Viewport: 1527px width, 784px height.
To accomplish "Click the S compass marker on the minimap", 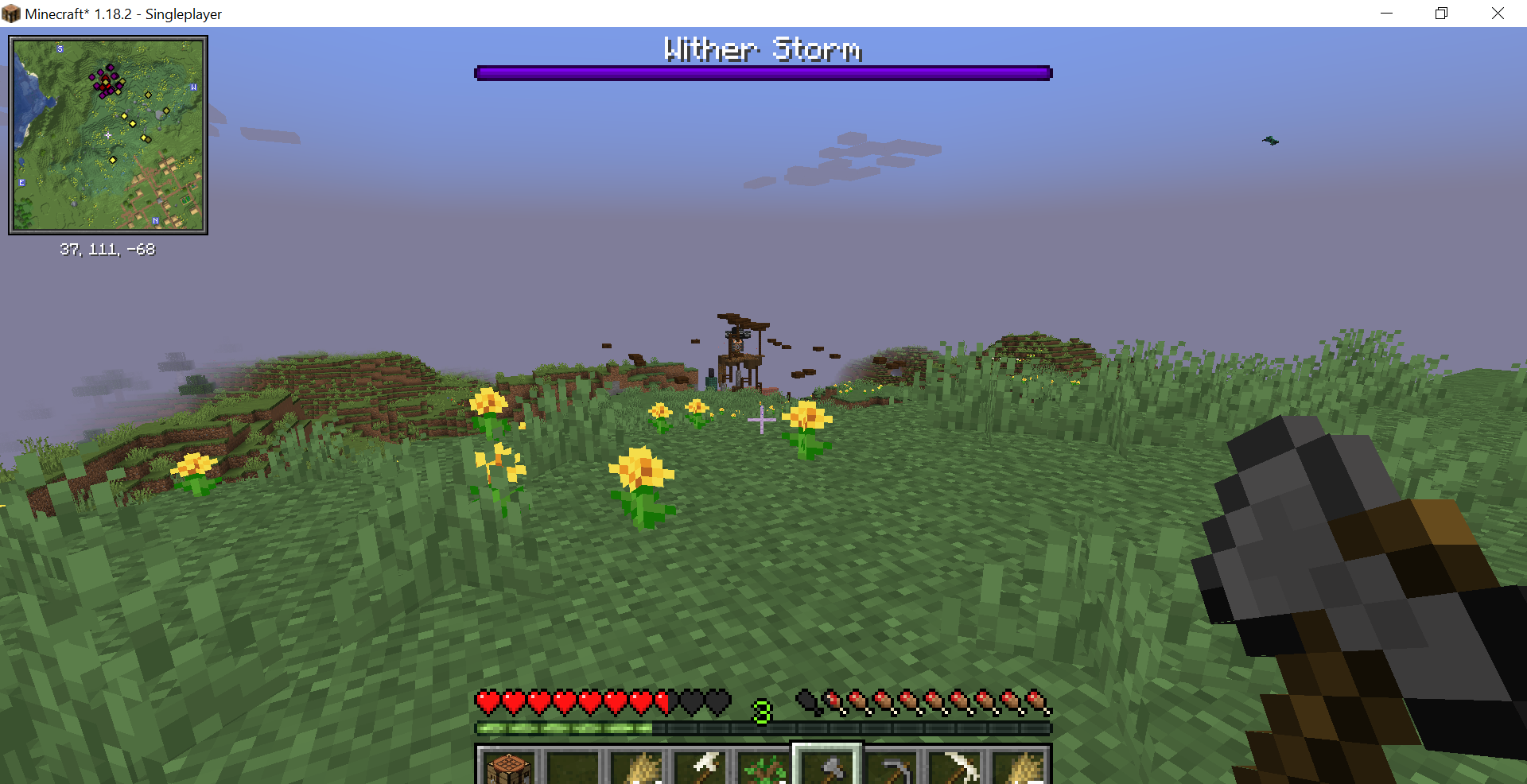I will [x=60, y=49].
